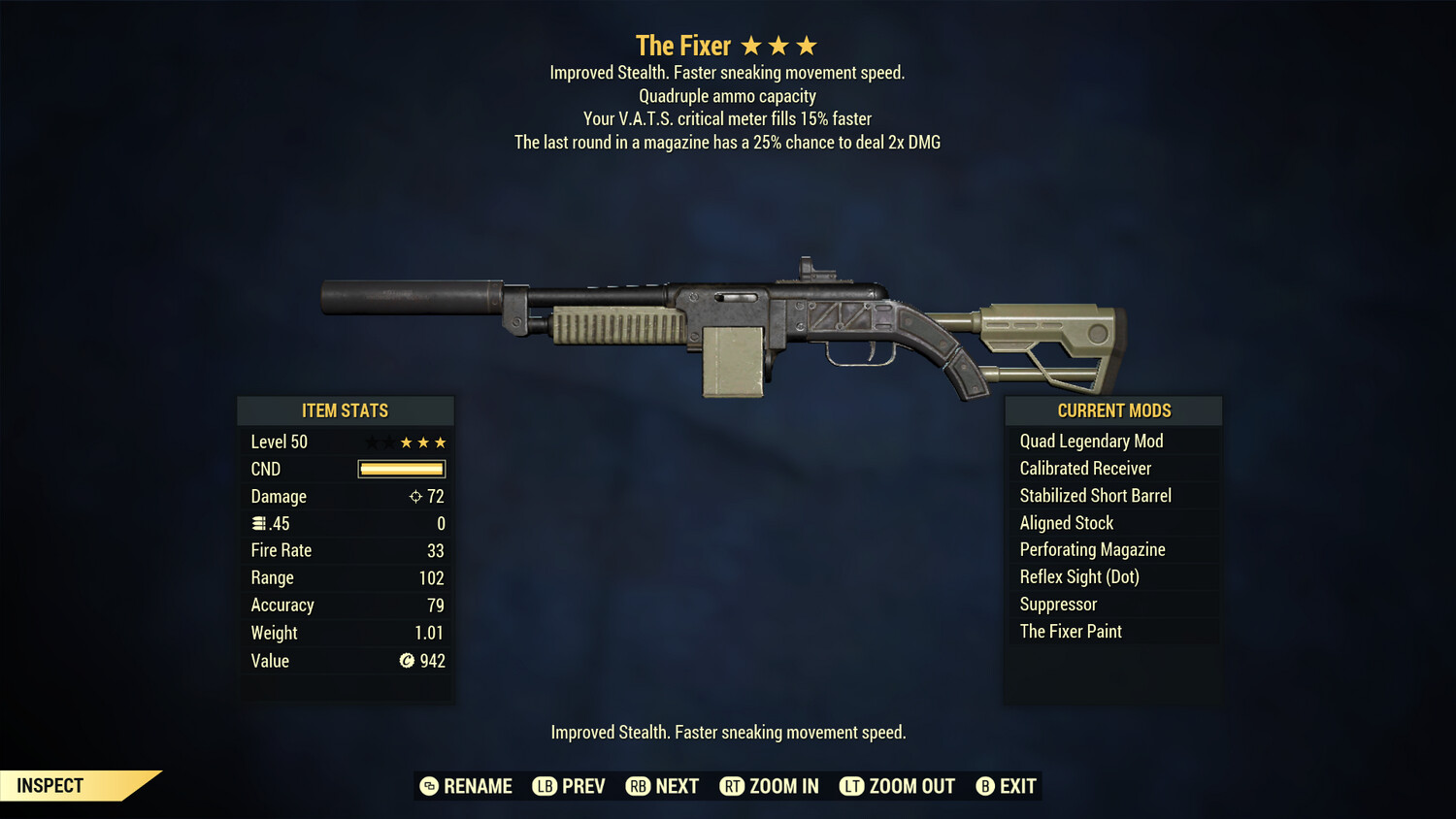Click the EXIT label

[x=1017, y=786]
